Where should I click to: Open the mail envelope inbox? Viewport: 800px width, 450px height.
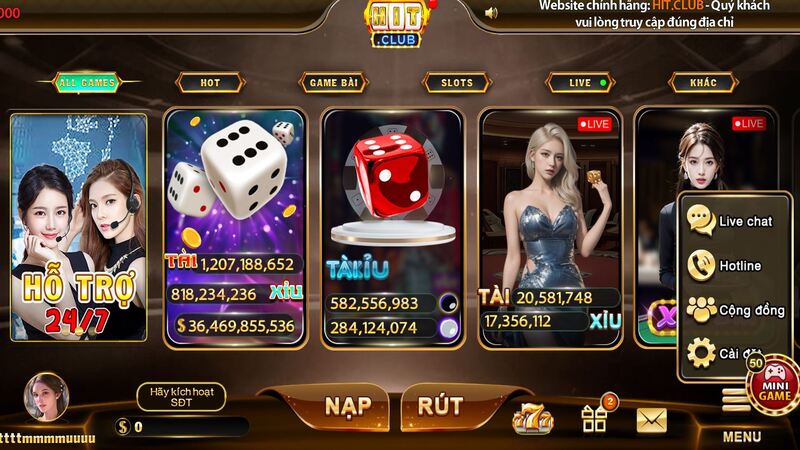coord(651,420)
